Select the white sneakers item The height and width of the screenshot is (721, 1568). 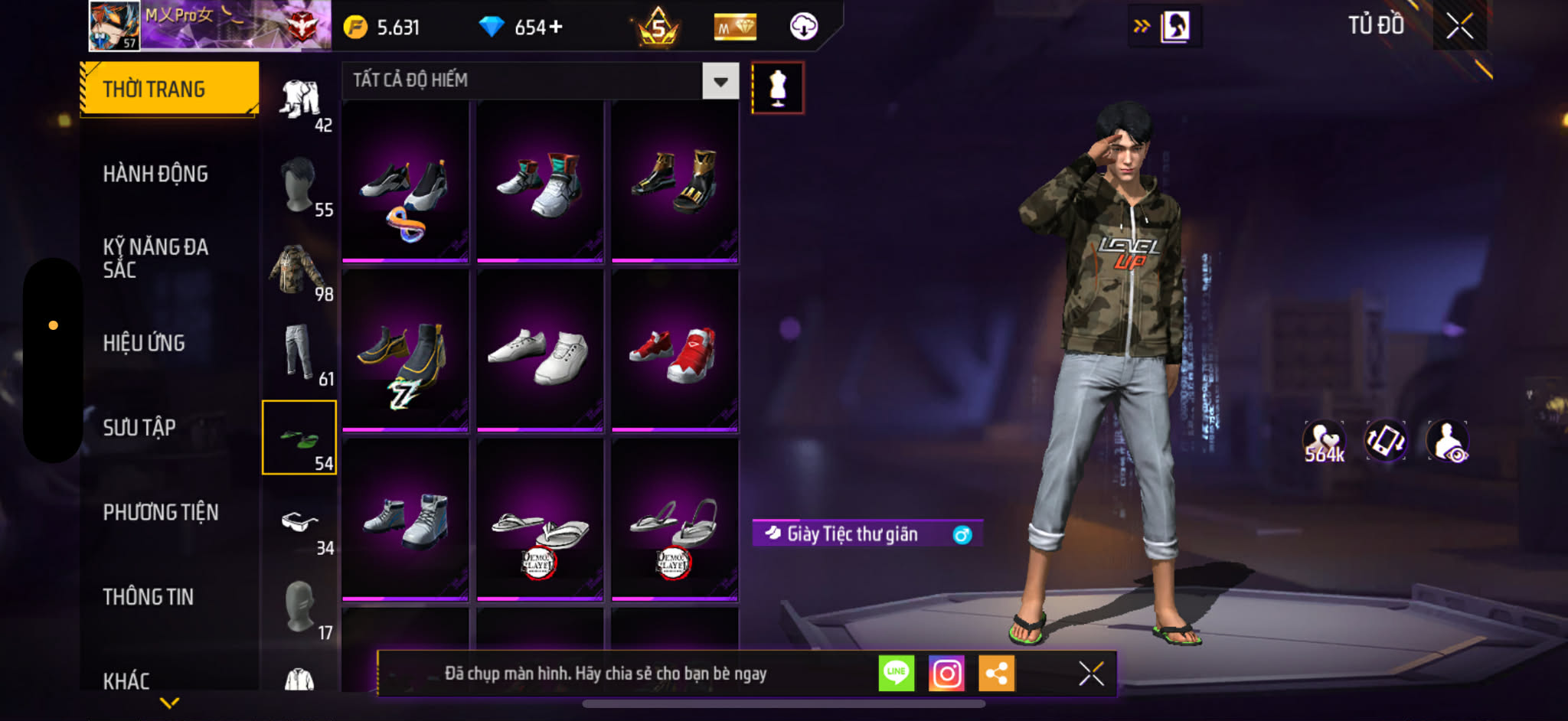[x=540, y=351]
